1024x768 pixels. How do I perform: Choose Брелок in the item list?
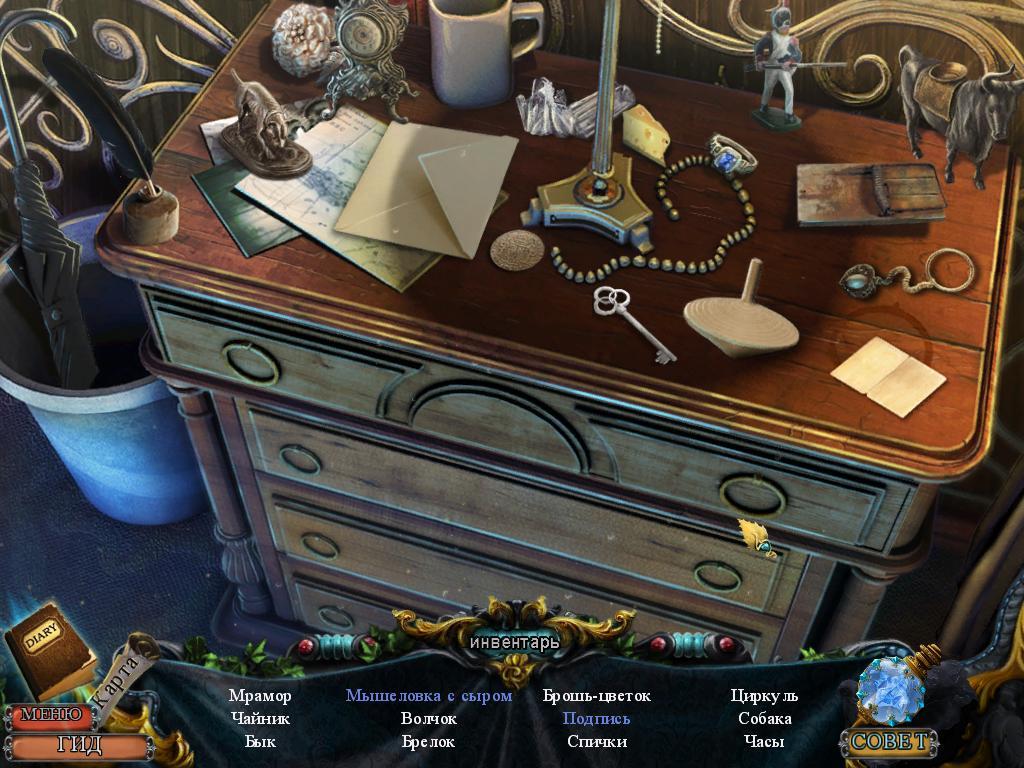(429, 742)
